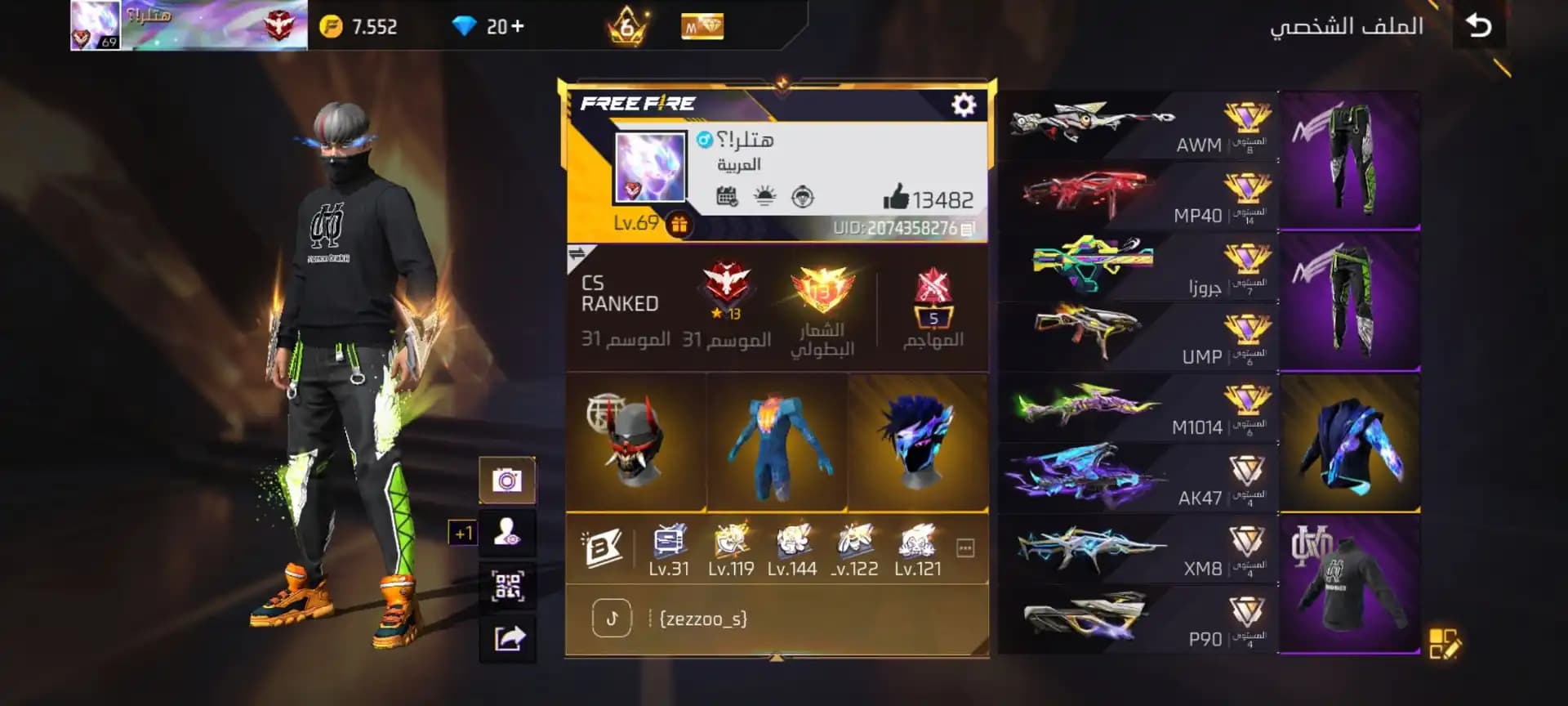Open the QR code scanner icon
The width and height of the screenshot is (1568, 706).
[x=508, y=586]
